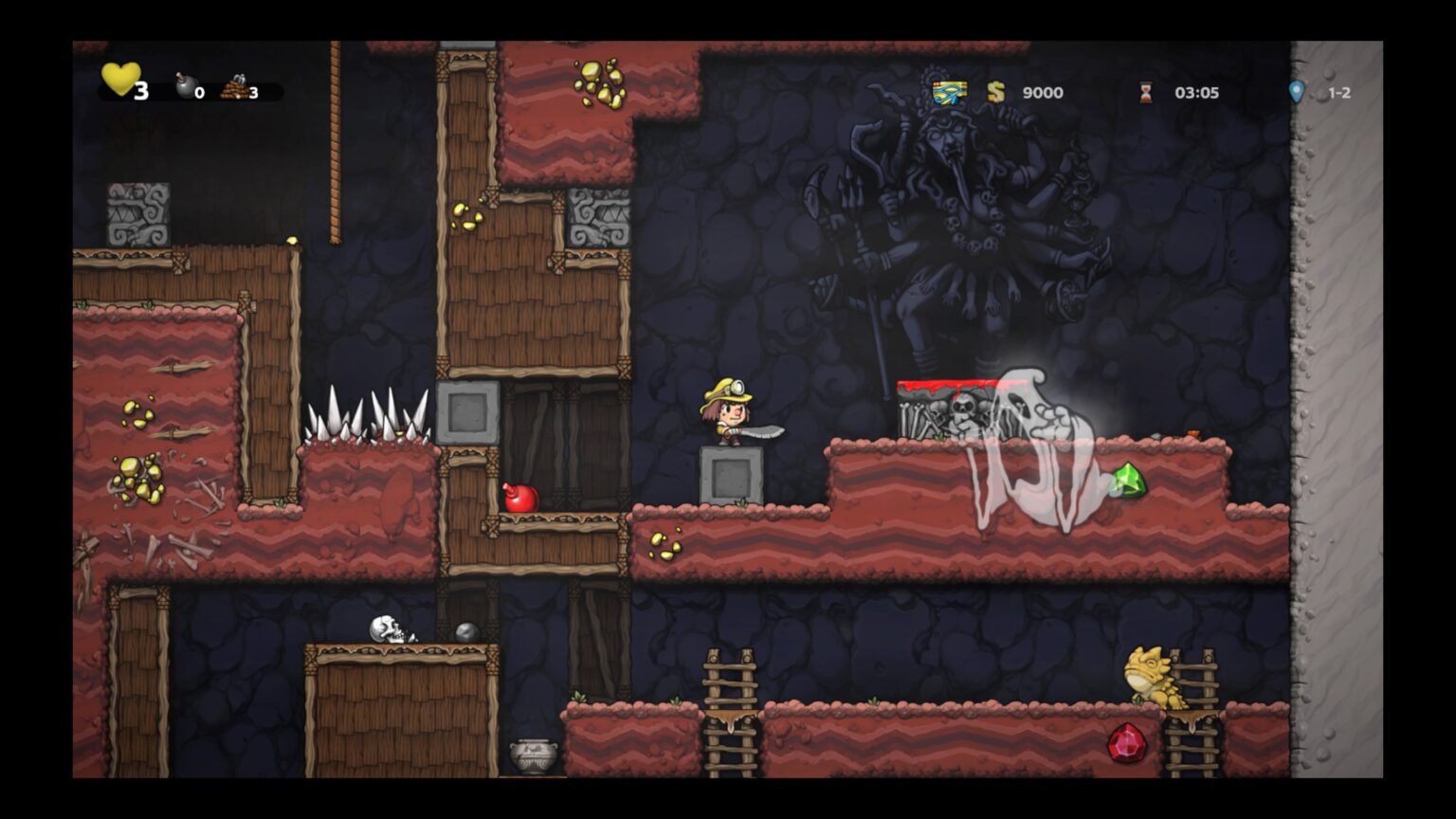The width and height of the screenshot is (1456, 819).
Task: Click the hanging rope at the top
Action: click(337, 142)
